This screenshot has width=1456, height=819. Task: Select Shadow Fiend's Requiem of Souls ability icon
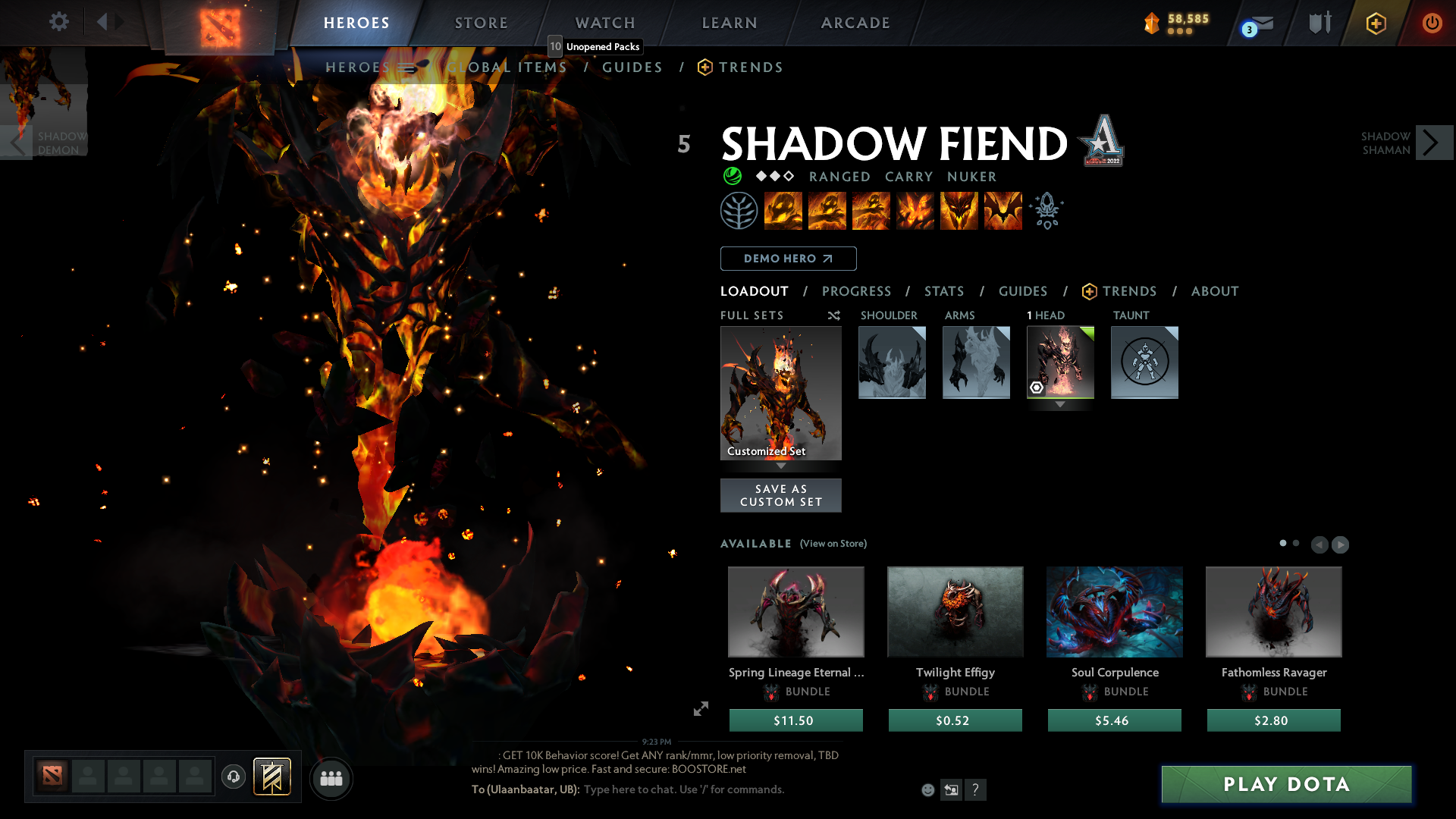[1003, 210]
